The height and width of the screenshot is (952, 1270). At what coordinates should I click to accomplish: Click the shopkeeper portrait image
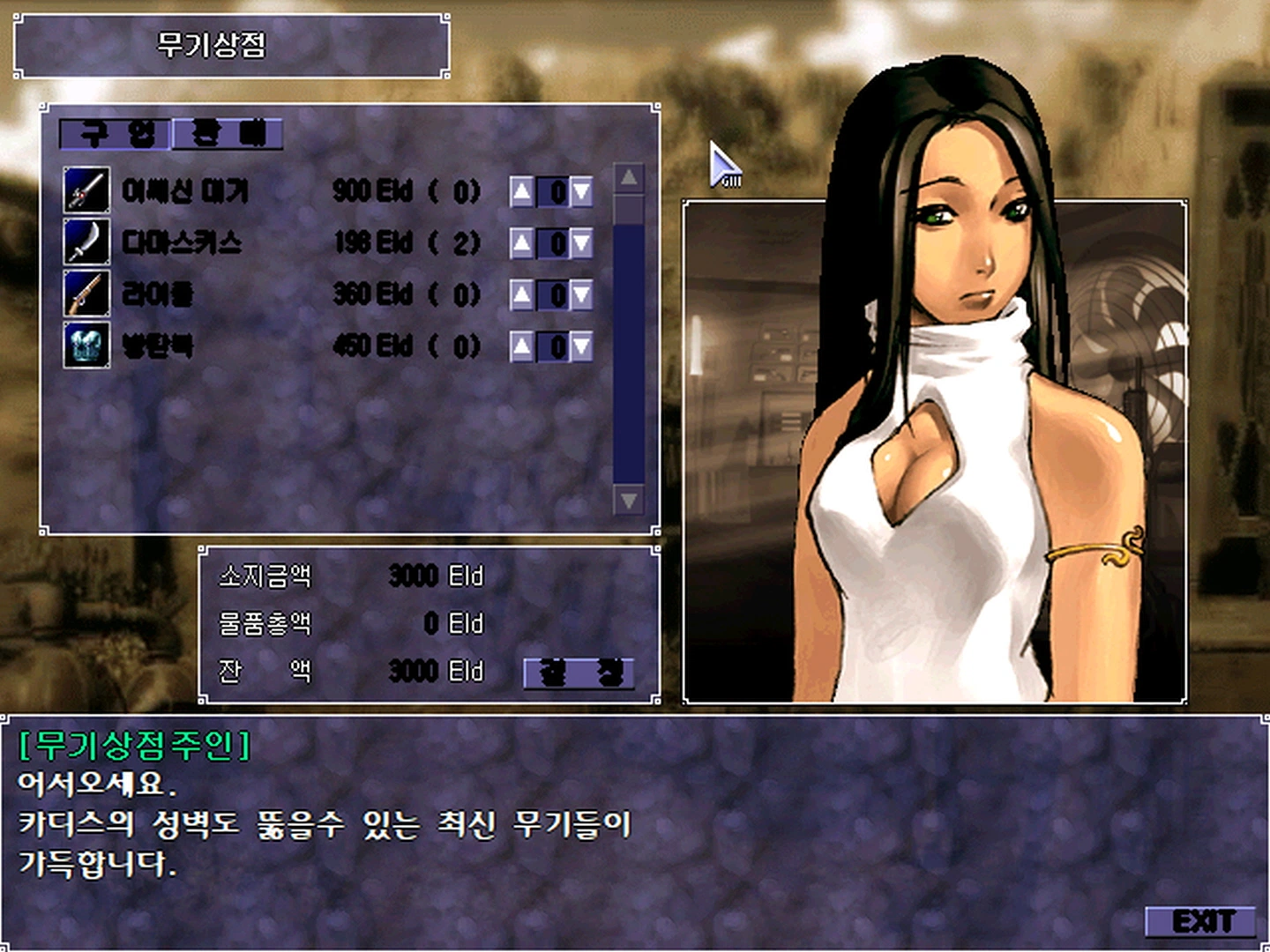click(x=935, y=450)
